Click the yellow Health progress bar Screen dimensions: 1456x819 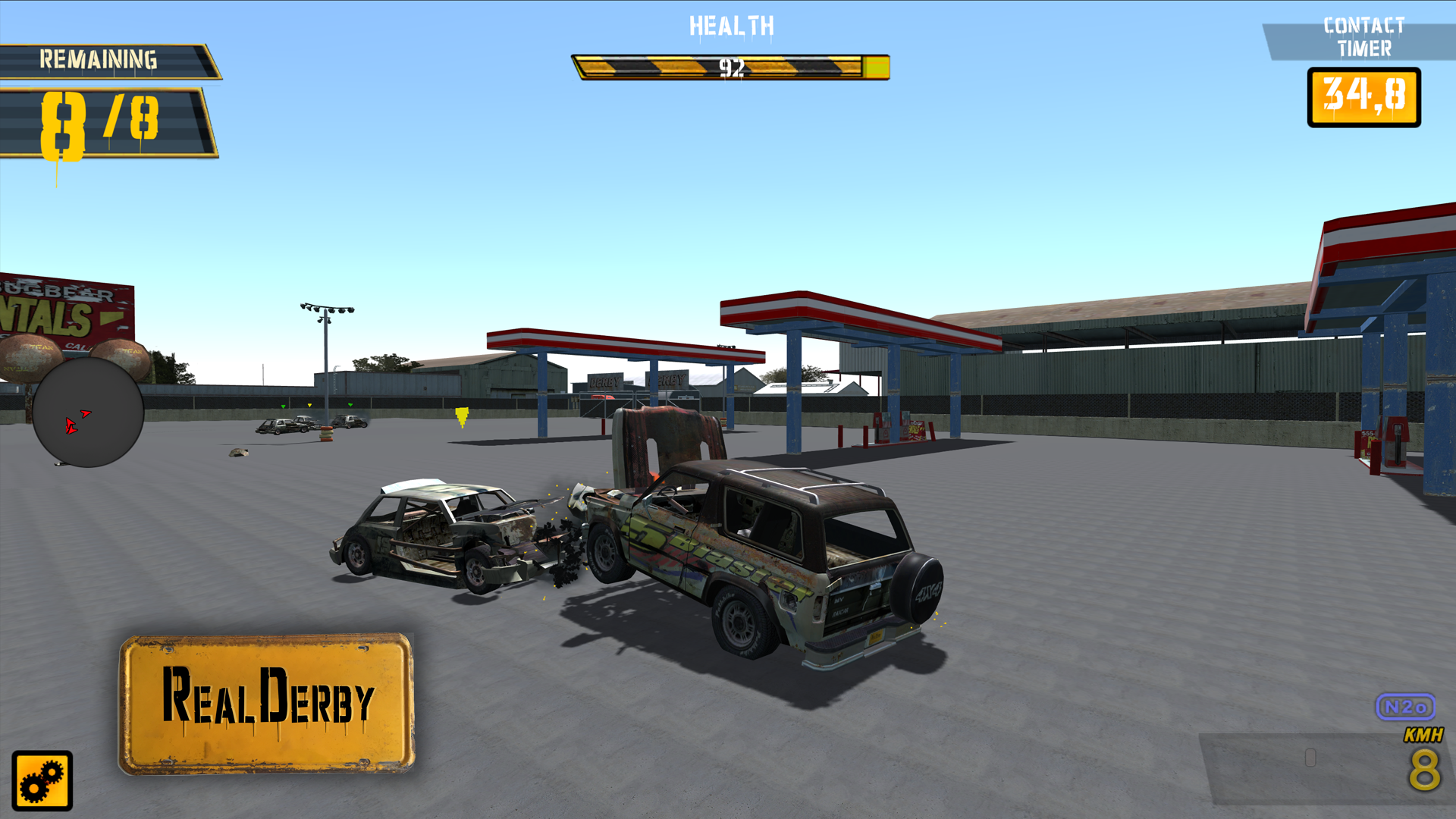(730, 67)
